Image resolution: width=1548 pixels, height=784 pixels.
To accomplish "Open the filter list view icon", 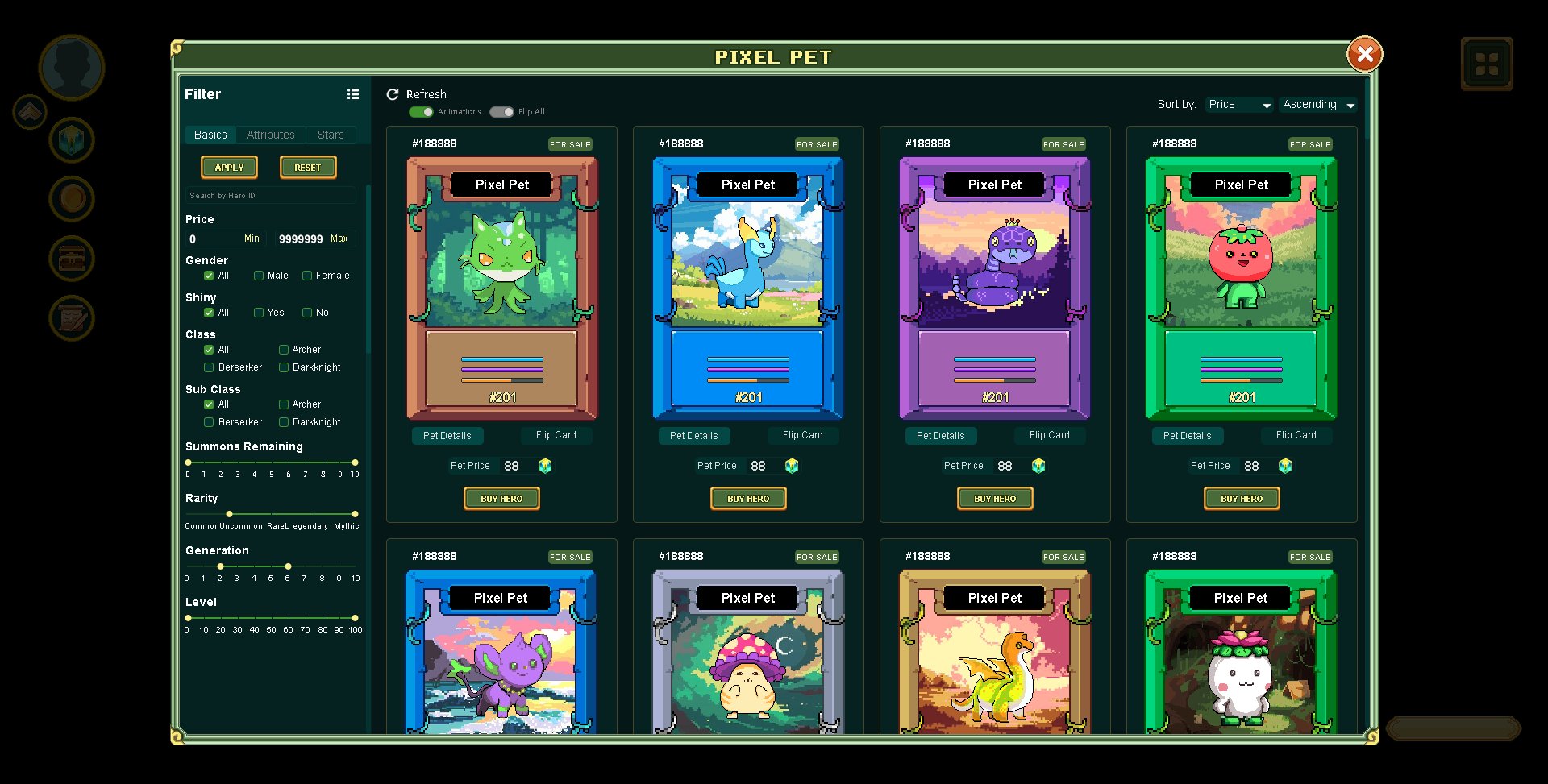I will [353, 94].
